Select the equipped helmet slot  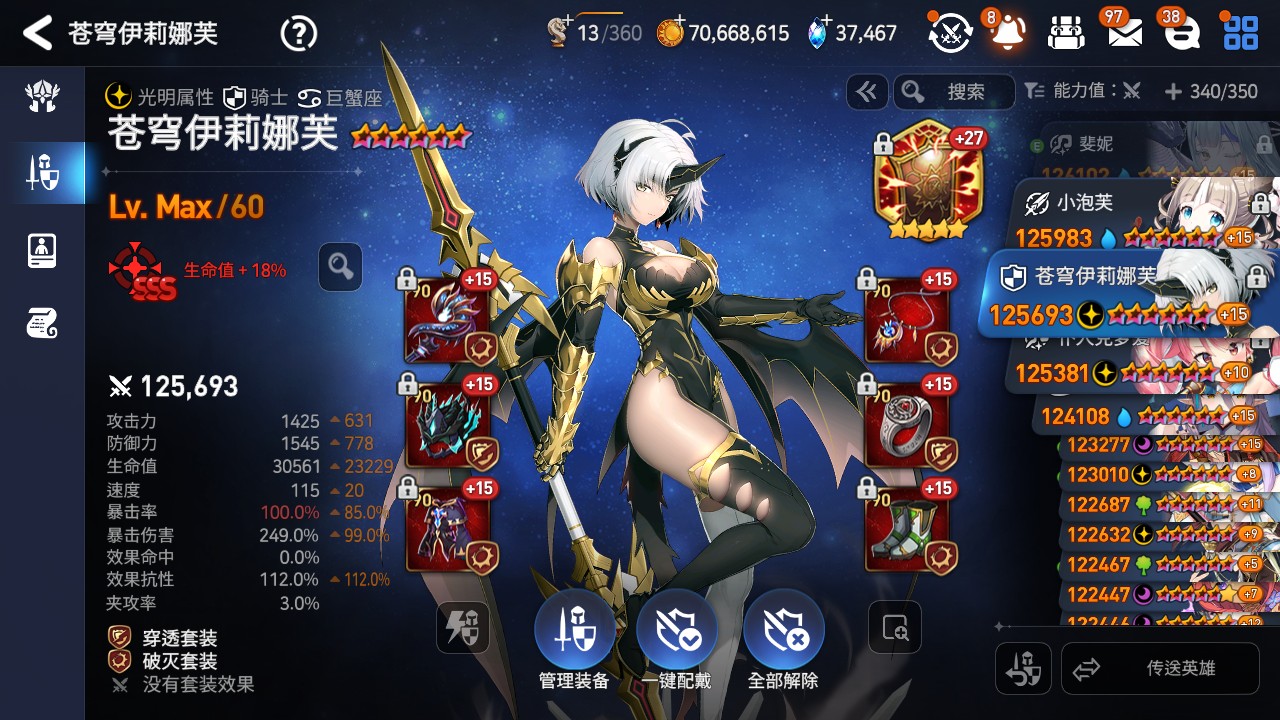coord(447,425)
